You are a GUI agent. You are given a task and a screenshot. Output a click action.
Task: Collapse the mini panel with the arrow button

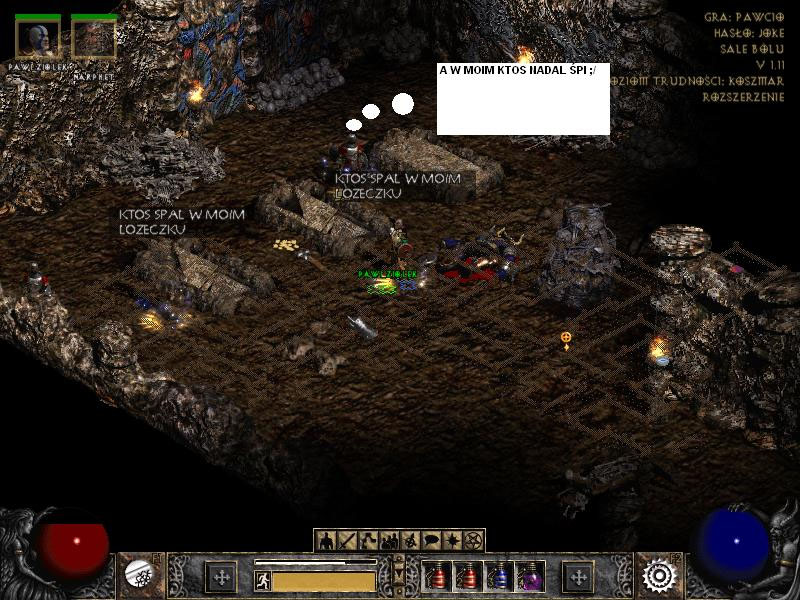tap(400, 575)
